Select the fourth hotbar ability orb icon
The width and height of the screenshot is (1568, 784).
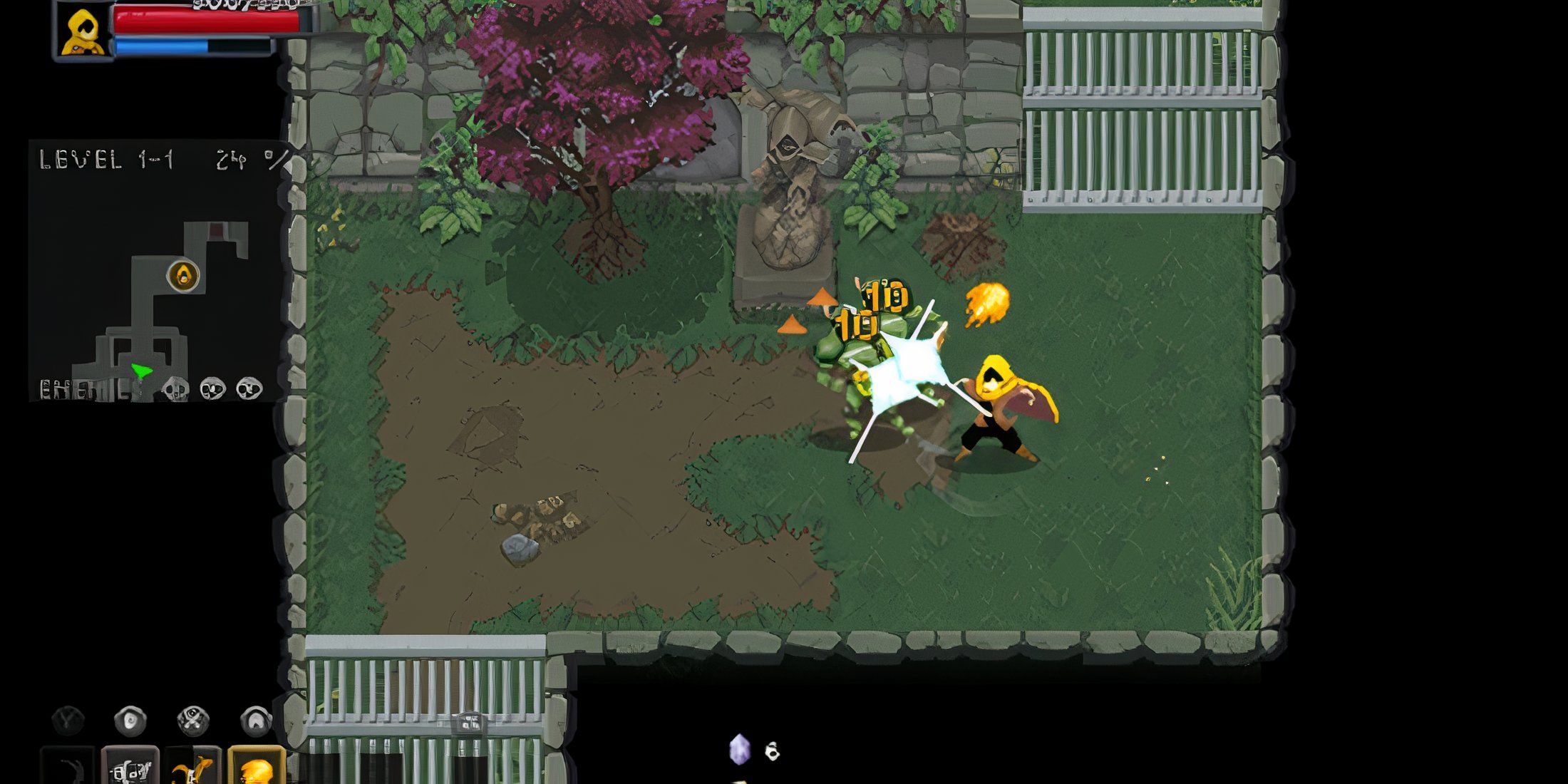(x=257, y=720)
